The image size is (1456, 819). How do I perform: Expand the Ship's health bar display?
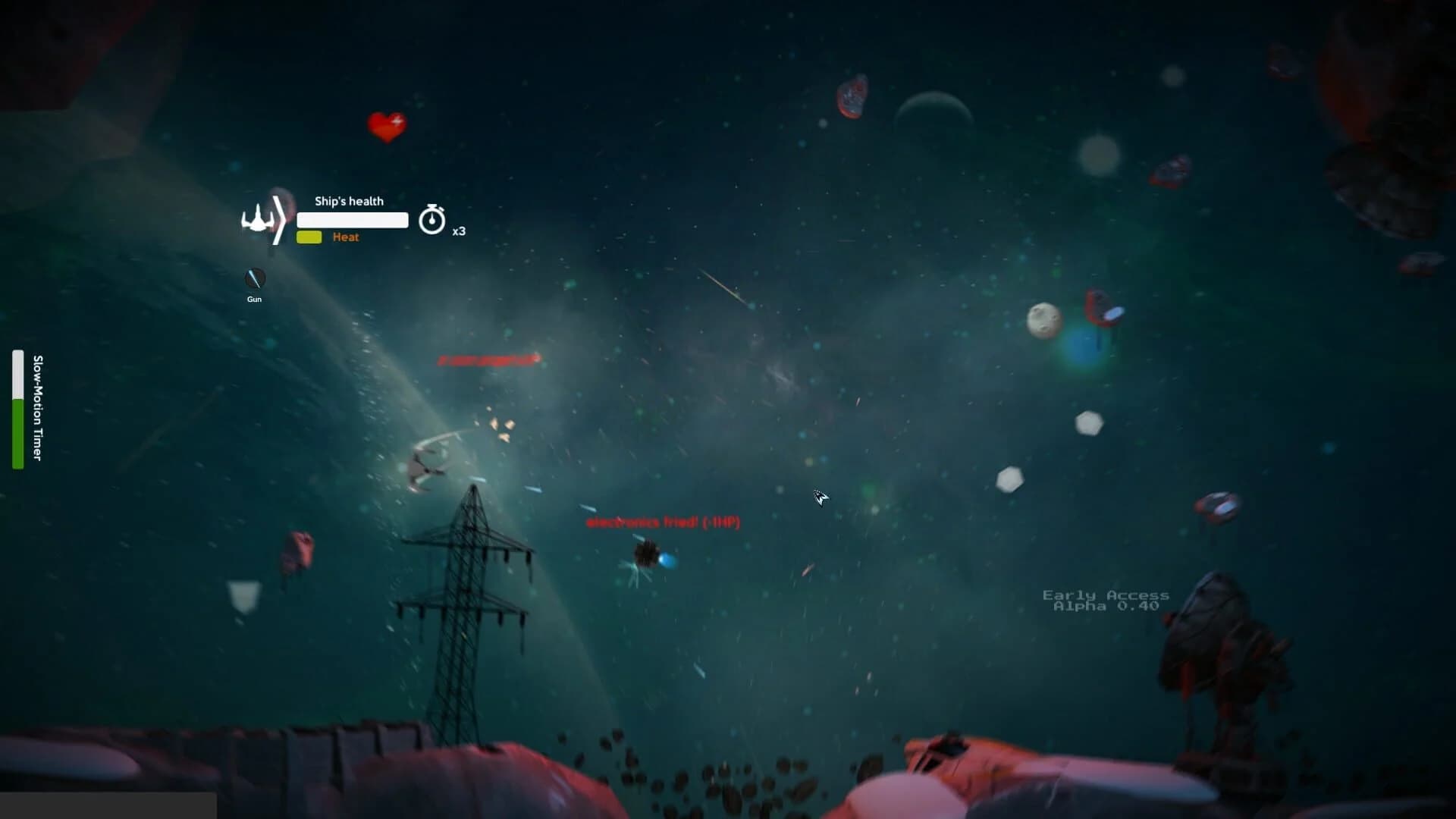pyautogui.click(x=352, y=220)
